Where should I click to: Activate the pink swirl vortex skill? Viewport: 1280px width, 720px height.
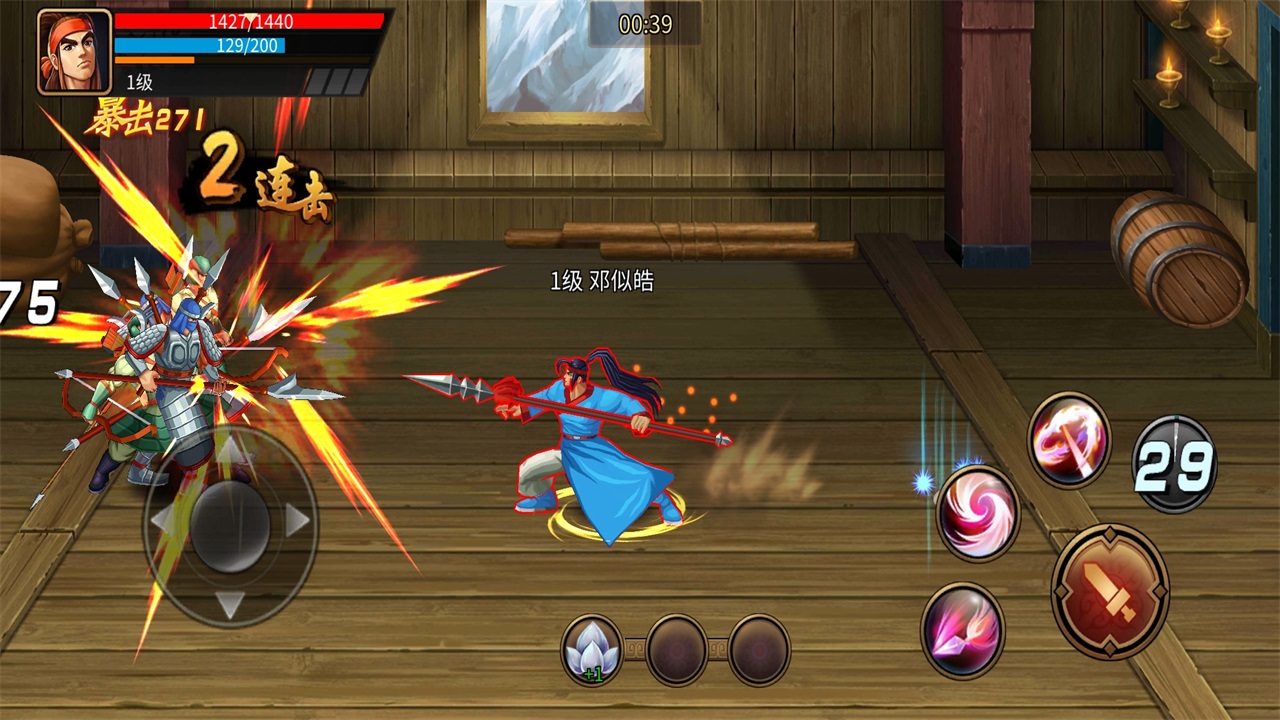(x=977, y=512)
